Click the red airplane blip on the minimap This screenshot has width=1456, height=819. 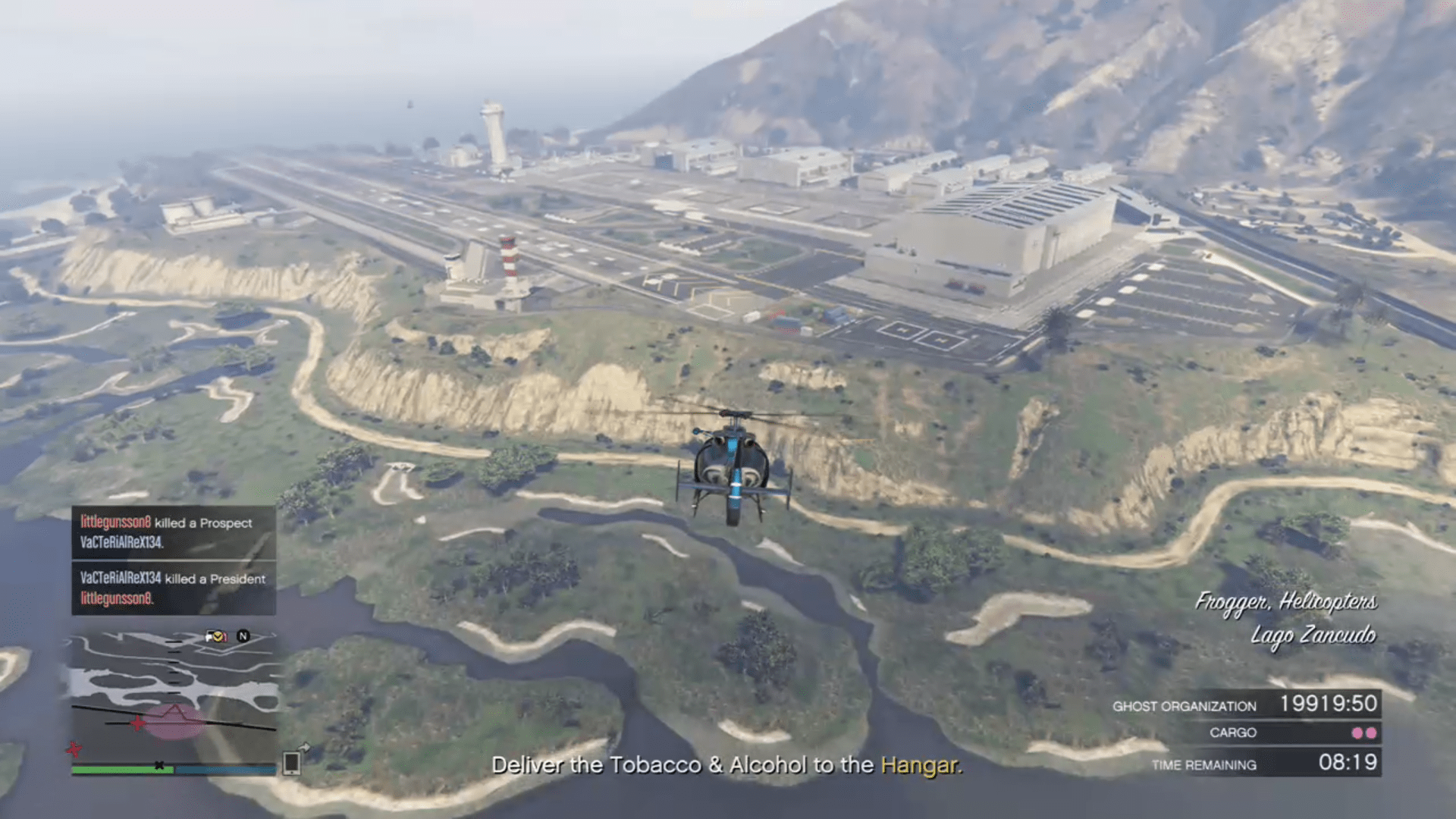[138, 723]
